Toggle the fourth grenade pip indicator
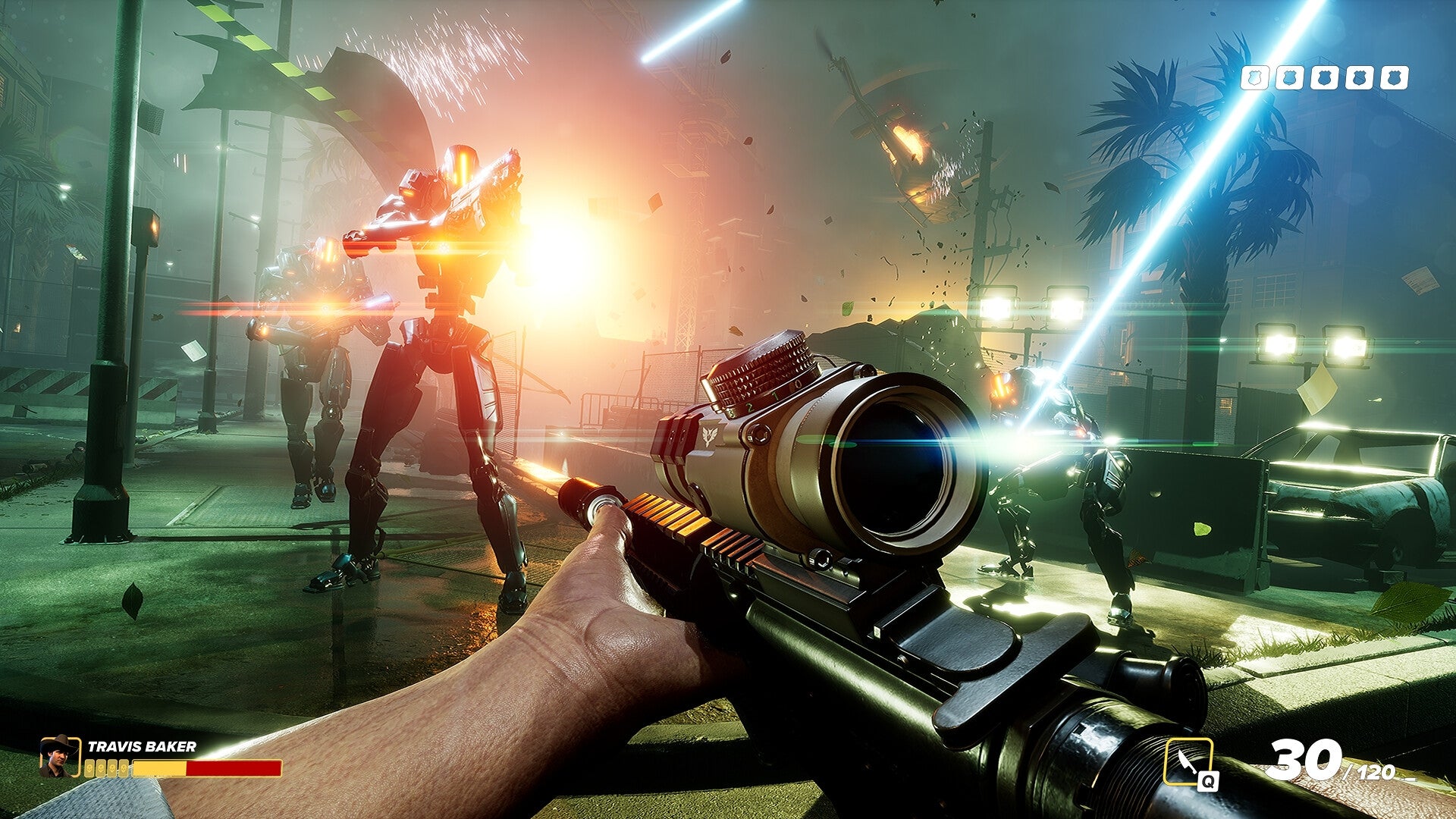 [124, 768]
